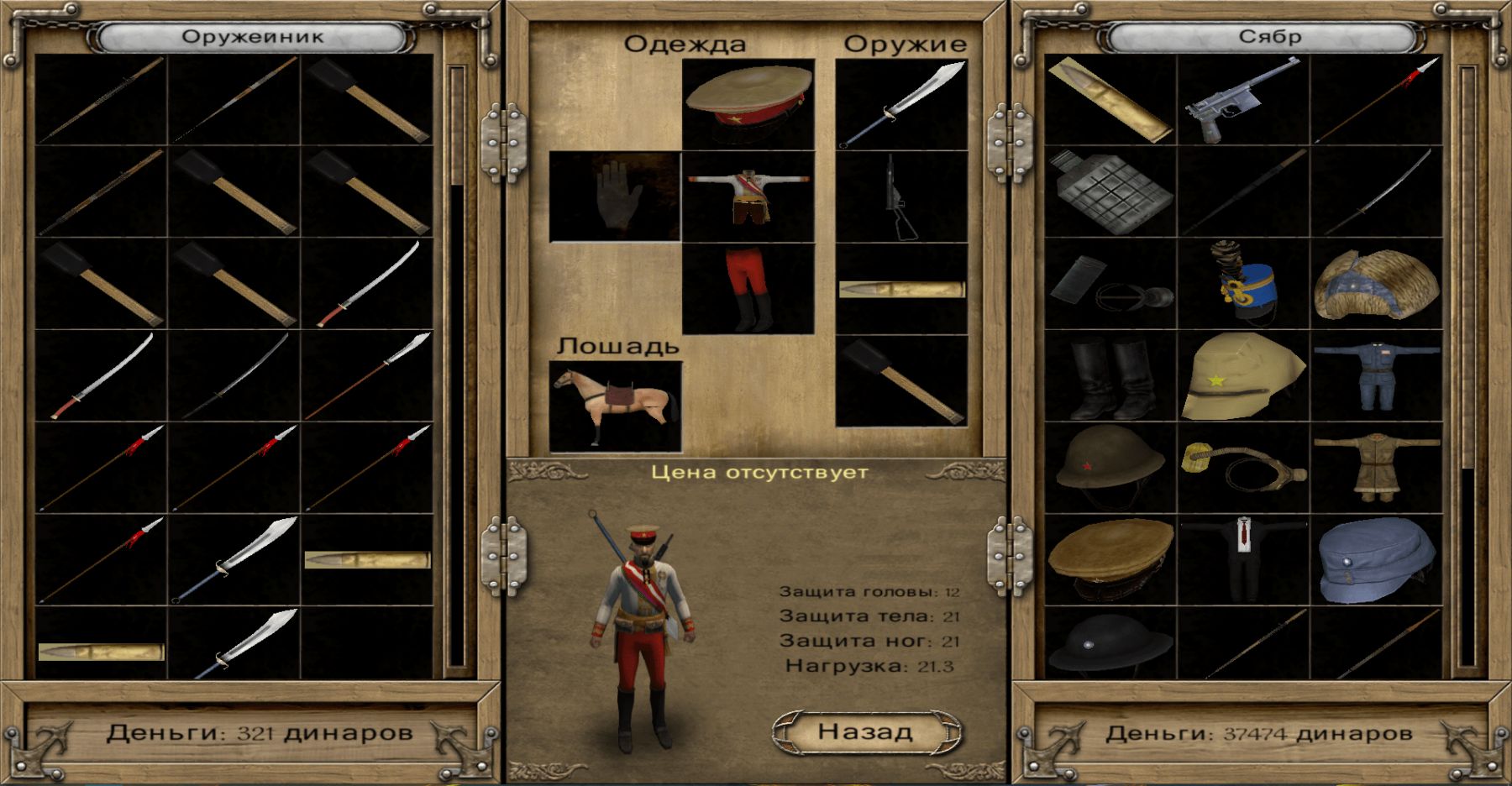Select the coiled whip item
Image resolution: width=1512 pixels, height=786 pixels.
point(1242,468)
